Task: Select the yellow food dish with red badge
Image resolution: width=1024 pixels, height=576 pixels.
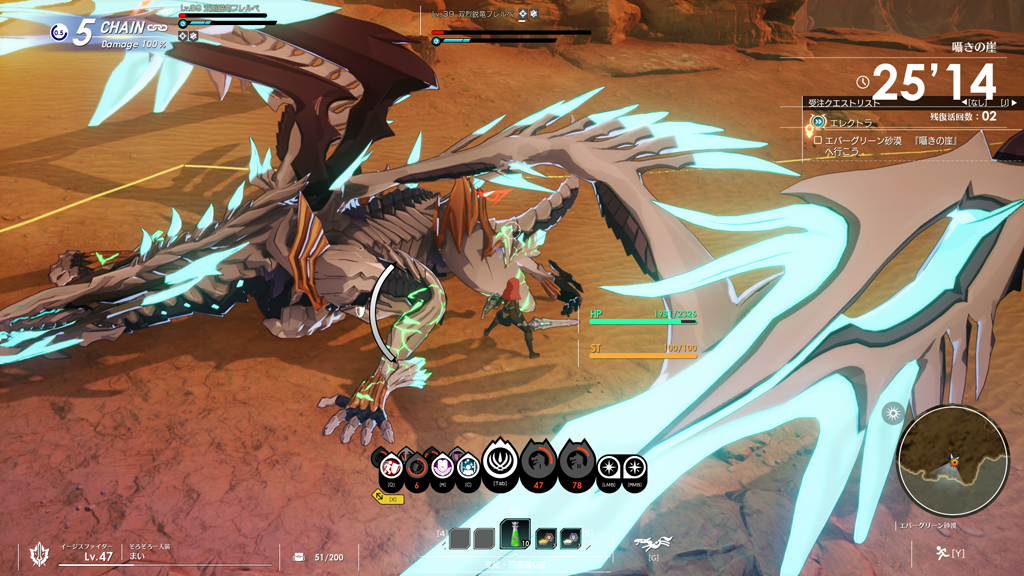Action: click(546, 539)
